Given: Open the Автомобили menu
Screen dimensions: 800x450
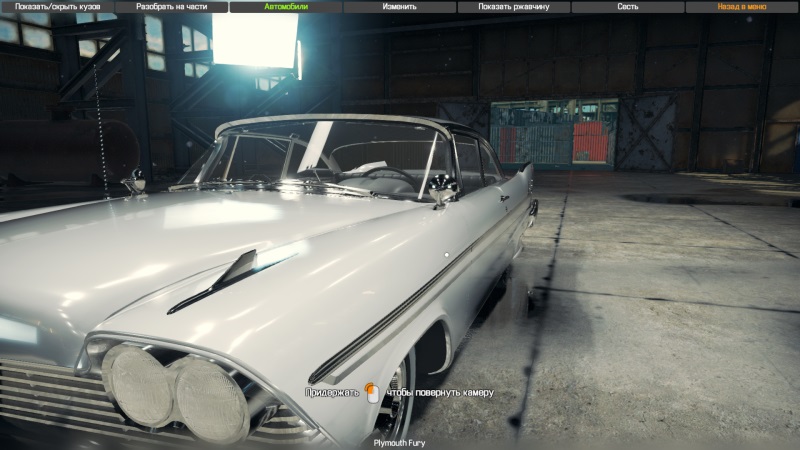Looking at the screenshot, I should 285,6.
